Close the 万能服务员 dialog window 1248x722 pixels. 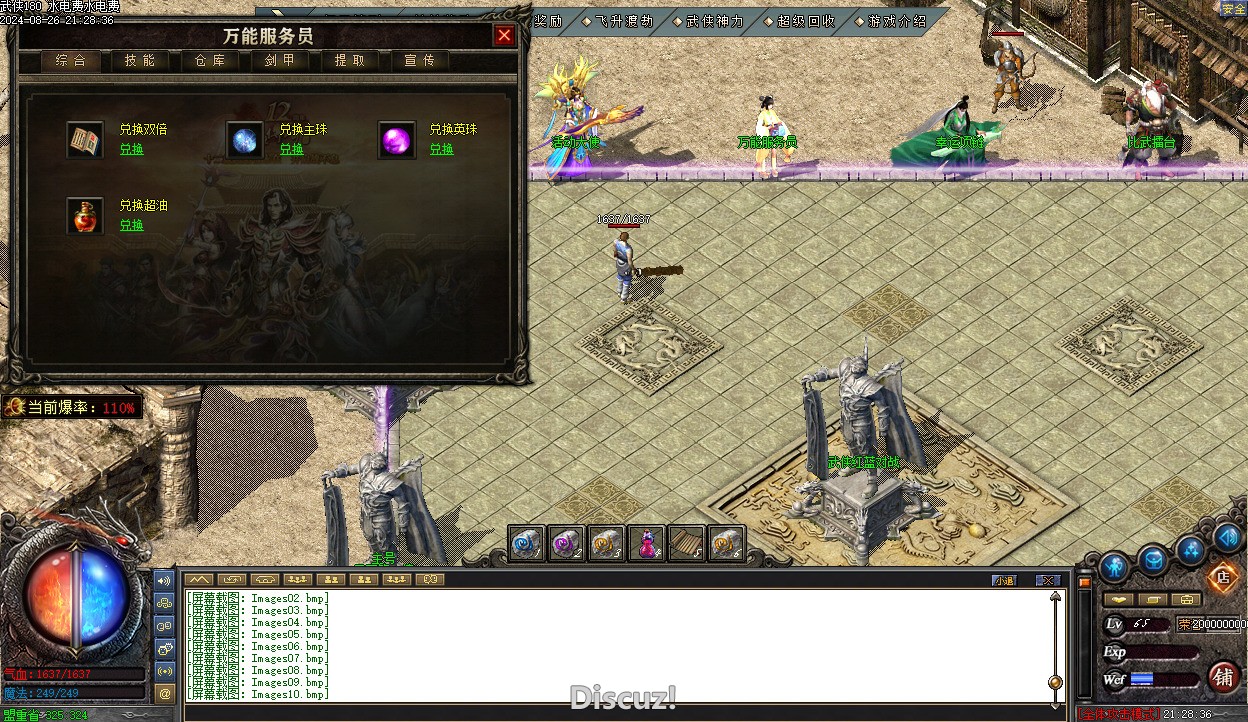[x=504, y=36]
